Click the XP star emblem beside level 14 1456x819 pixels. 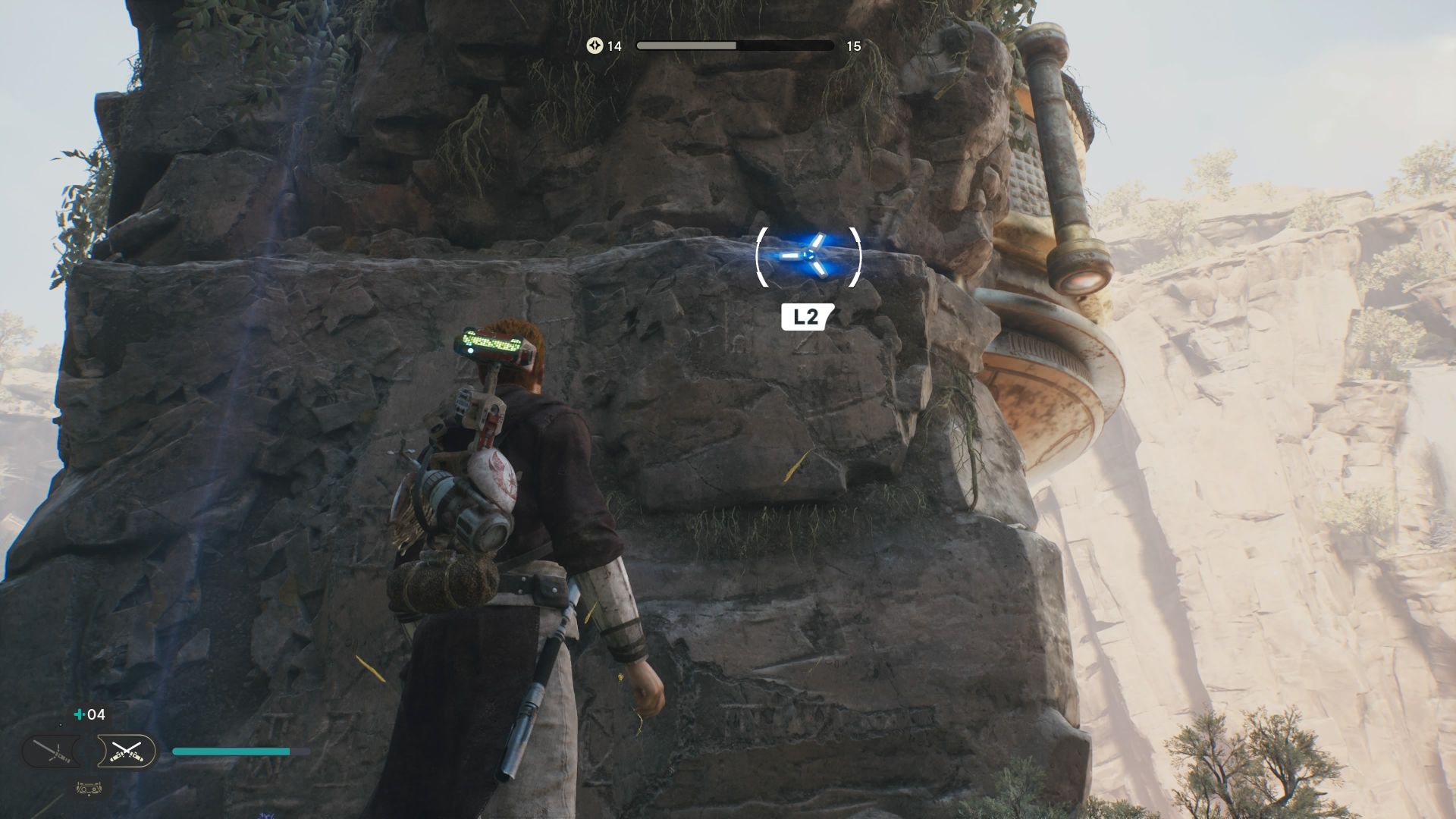tap(595, 46)
